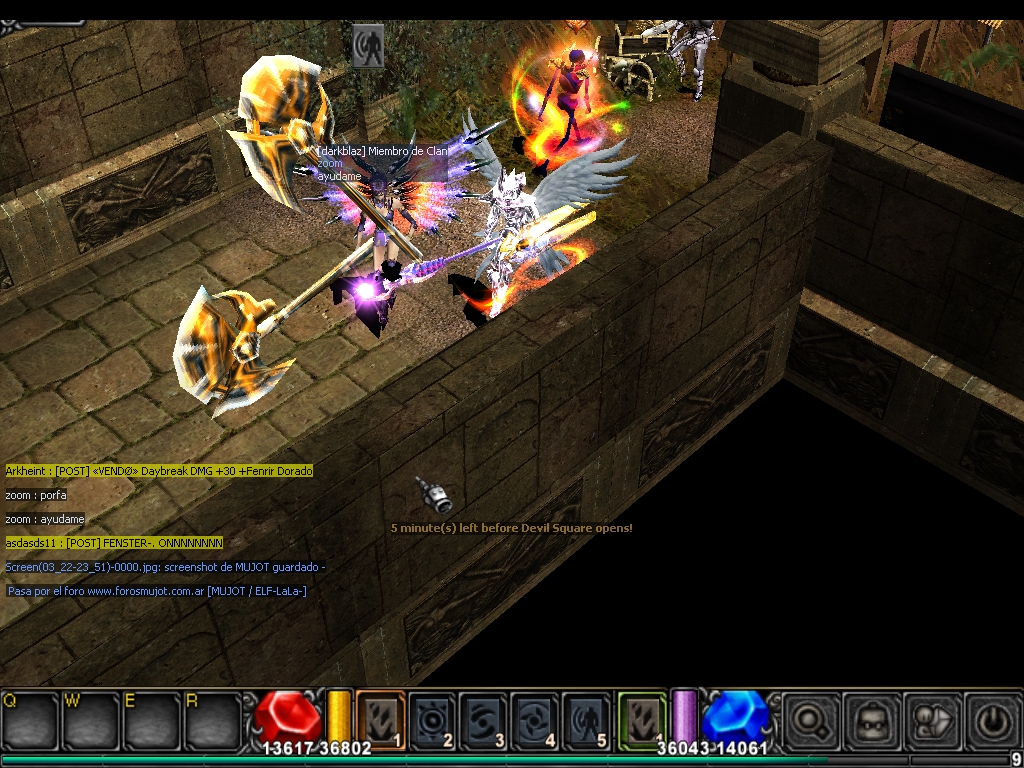Select the asdasds11 FENSTER post in chat
This screenshot has height=768, width=1024.
click(114, 543)
